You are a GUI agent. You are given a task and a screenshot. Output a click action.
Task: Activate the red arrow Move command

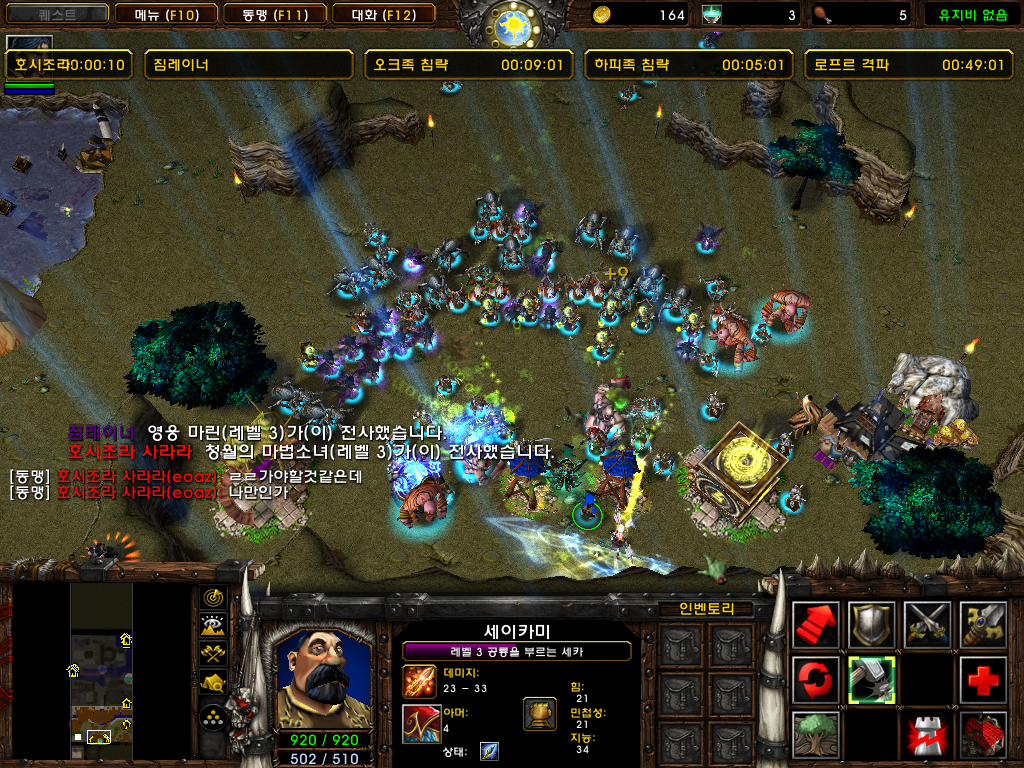click(x=815, y=625)
